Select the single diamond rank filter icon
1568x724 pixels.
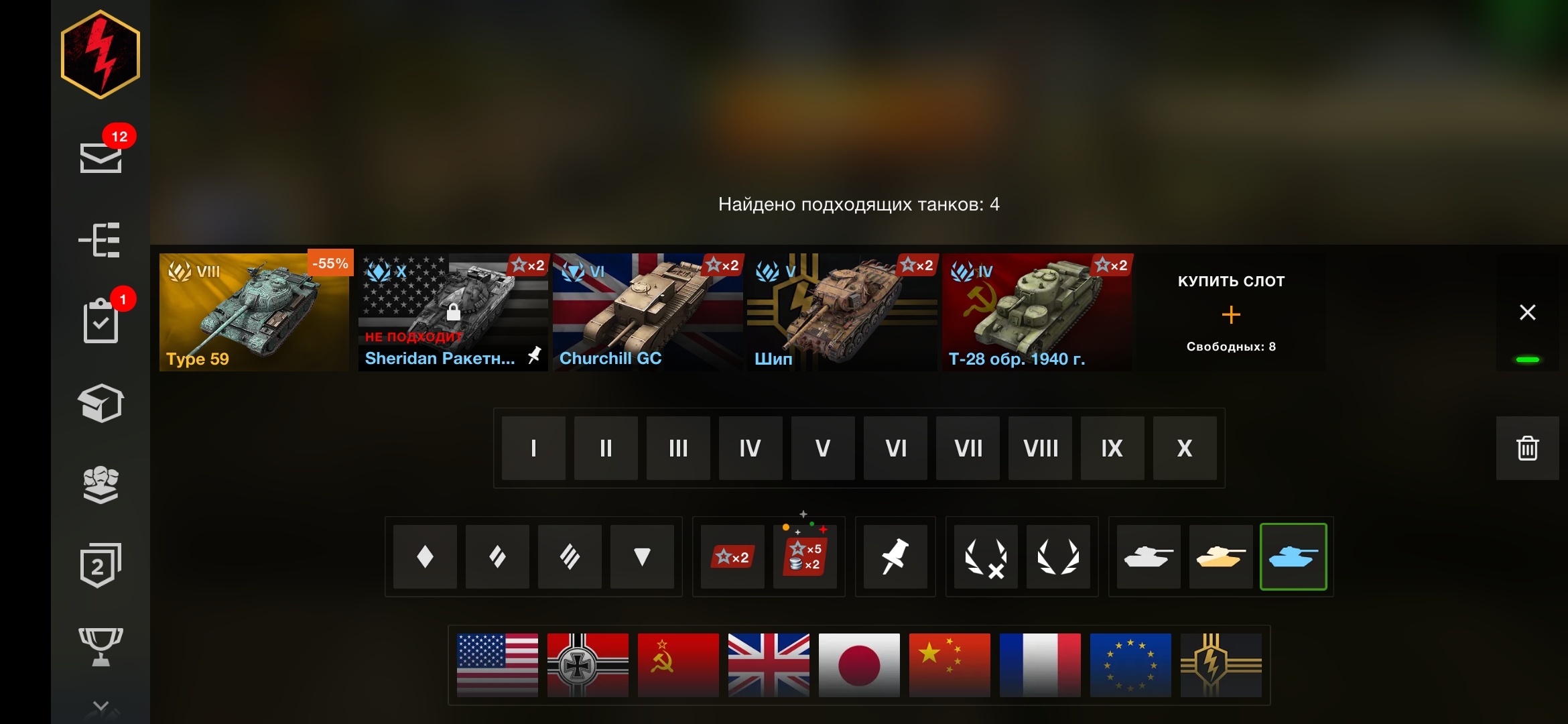[424, 556]
